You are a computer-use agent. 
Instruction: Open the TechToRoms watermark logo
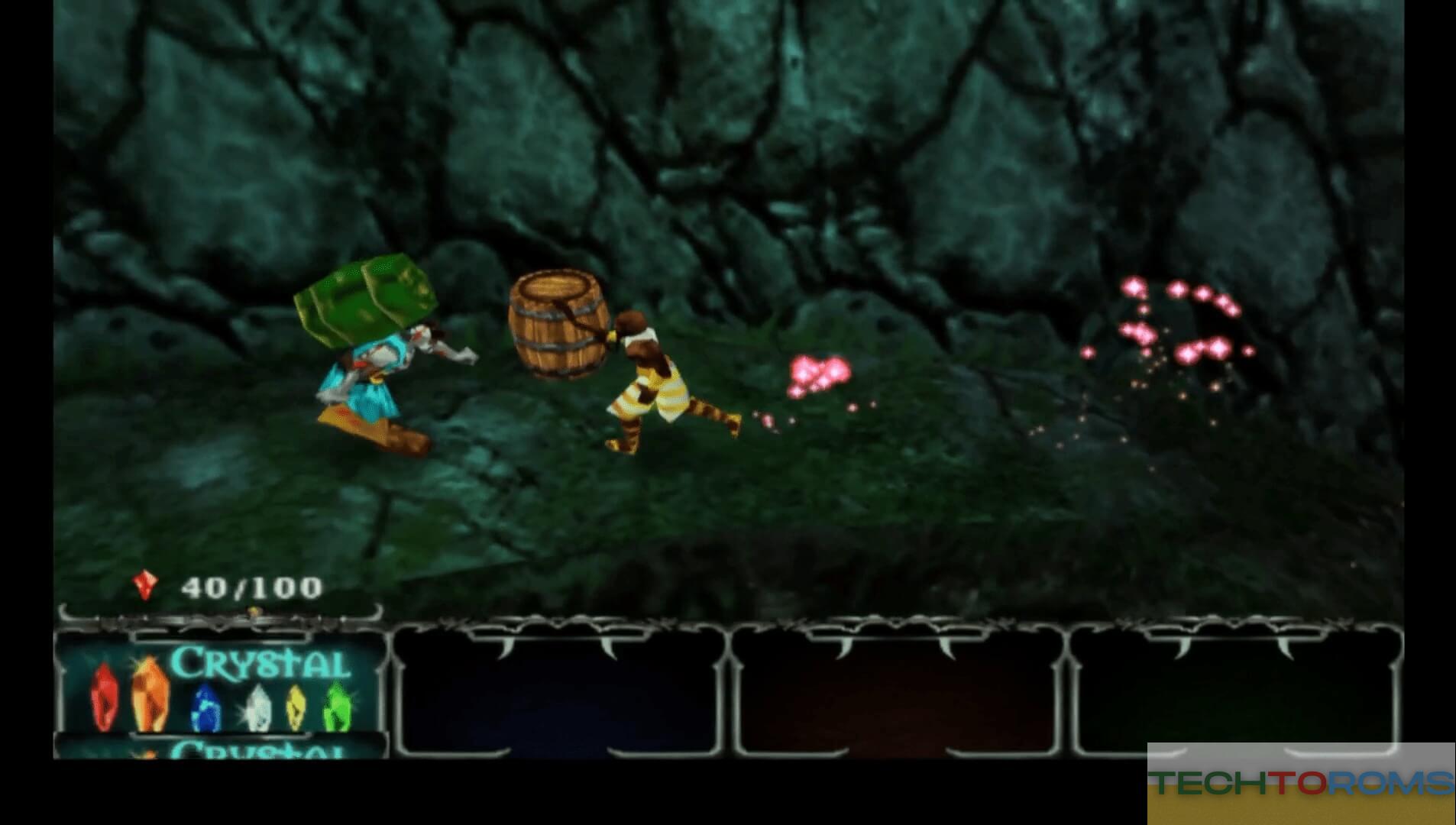(x=1302, y=784)
